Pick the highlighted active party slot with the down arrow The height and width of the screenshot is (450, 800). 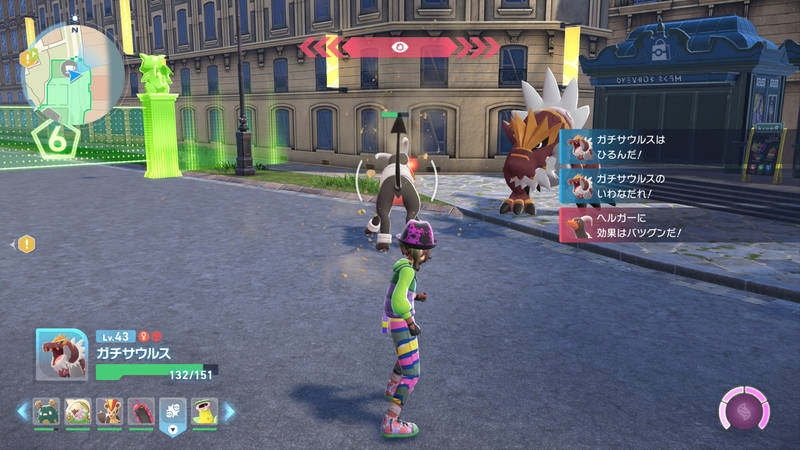174,414
